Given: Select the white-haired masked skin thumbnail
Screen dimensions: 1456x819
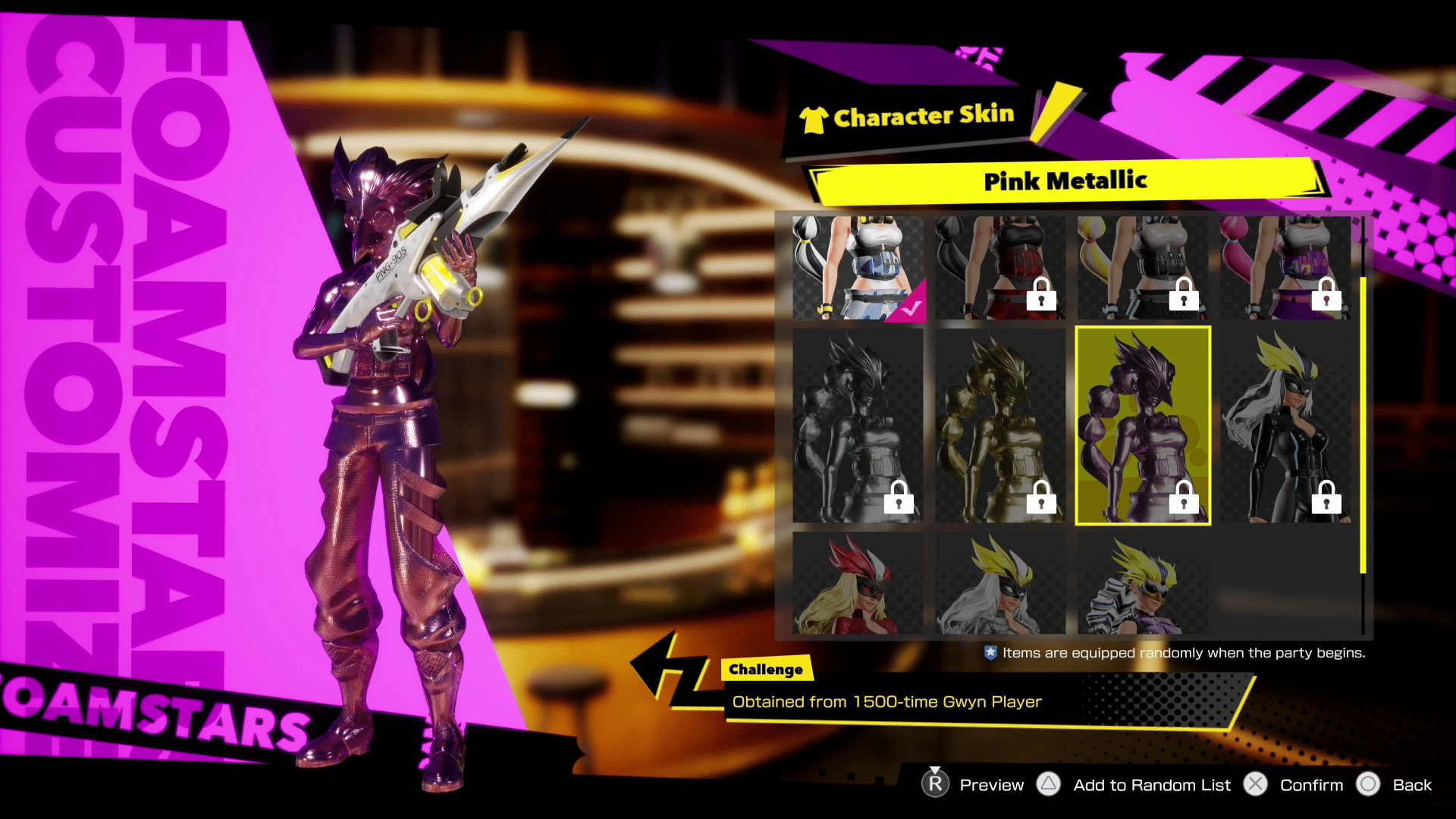Looking at the screenshot, I should click(x=999, y=584).
